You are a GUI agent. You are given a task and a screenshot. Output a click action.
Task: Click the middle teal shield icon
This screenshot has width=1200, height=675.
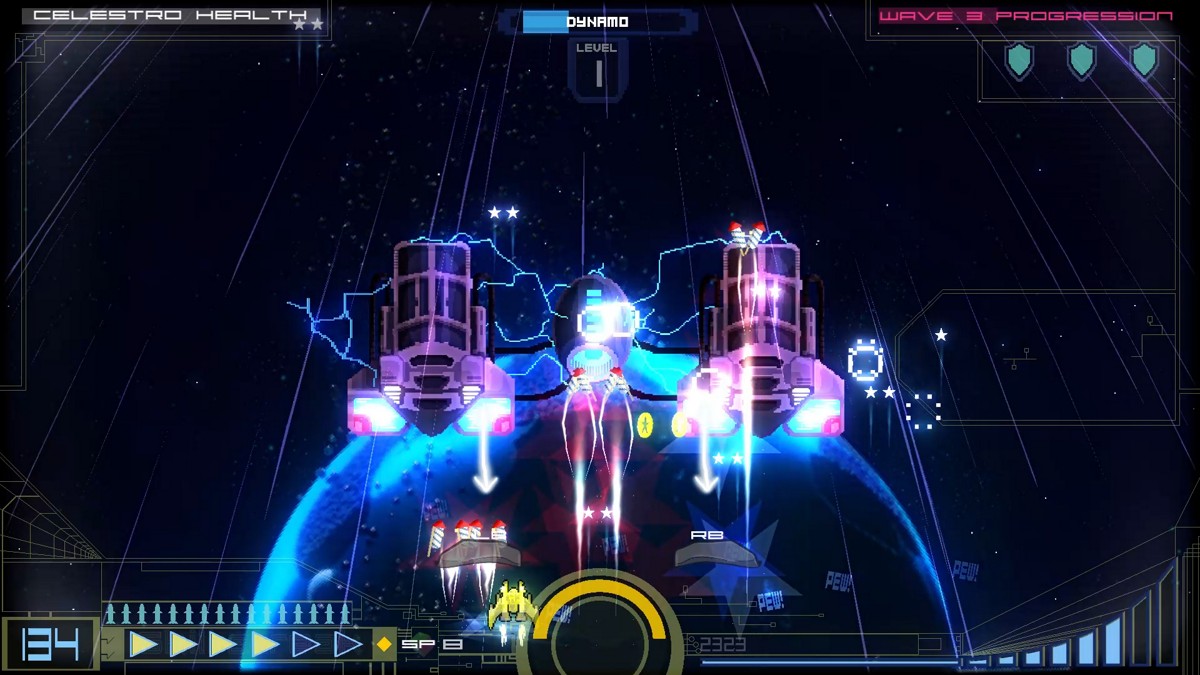pyautogui.click(x=1081, y=61)
